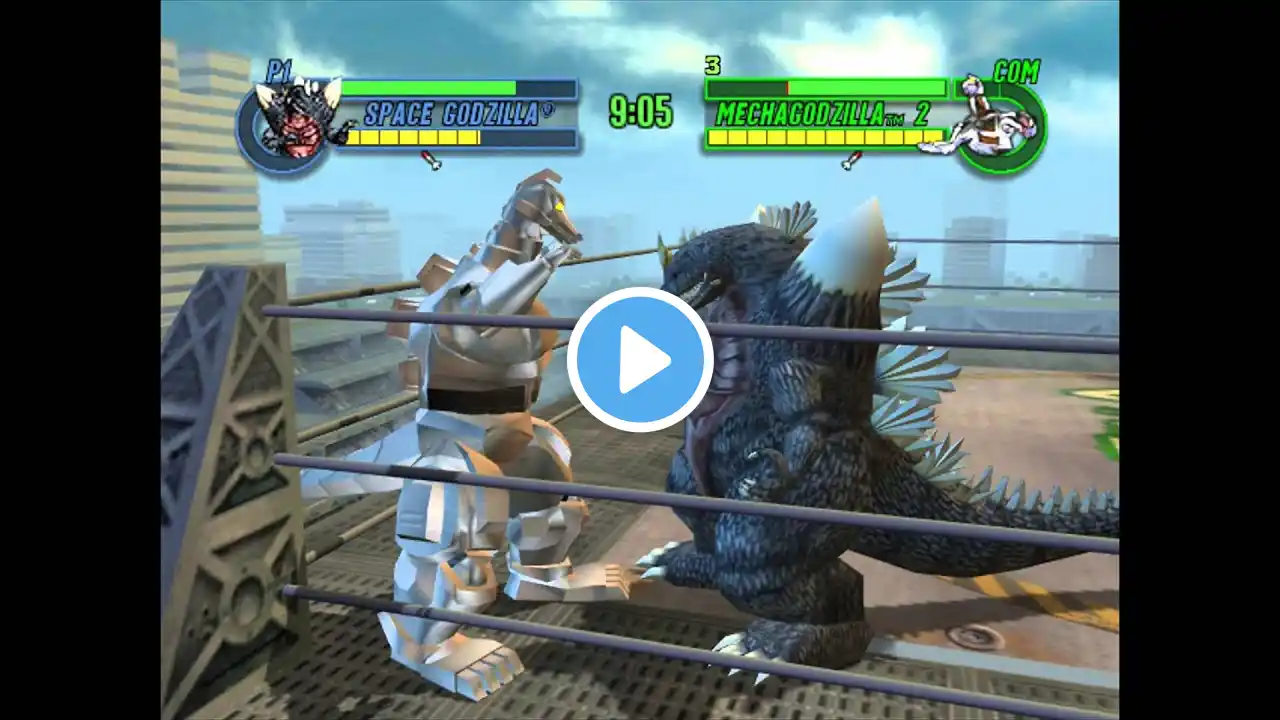
Task: Play the video with the center button
Action: 640,360
